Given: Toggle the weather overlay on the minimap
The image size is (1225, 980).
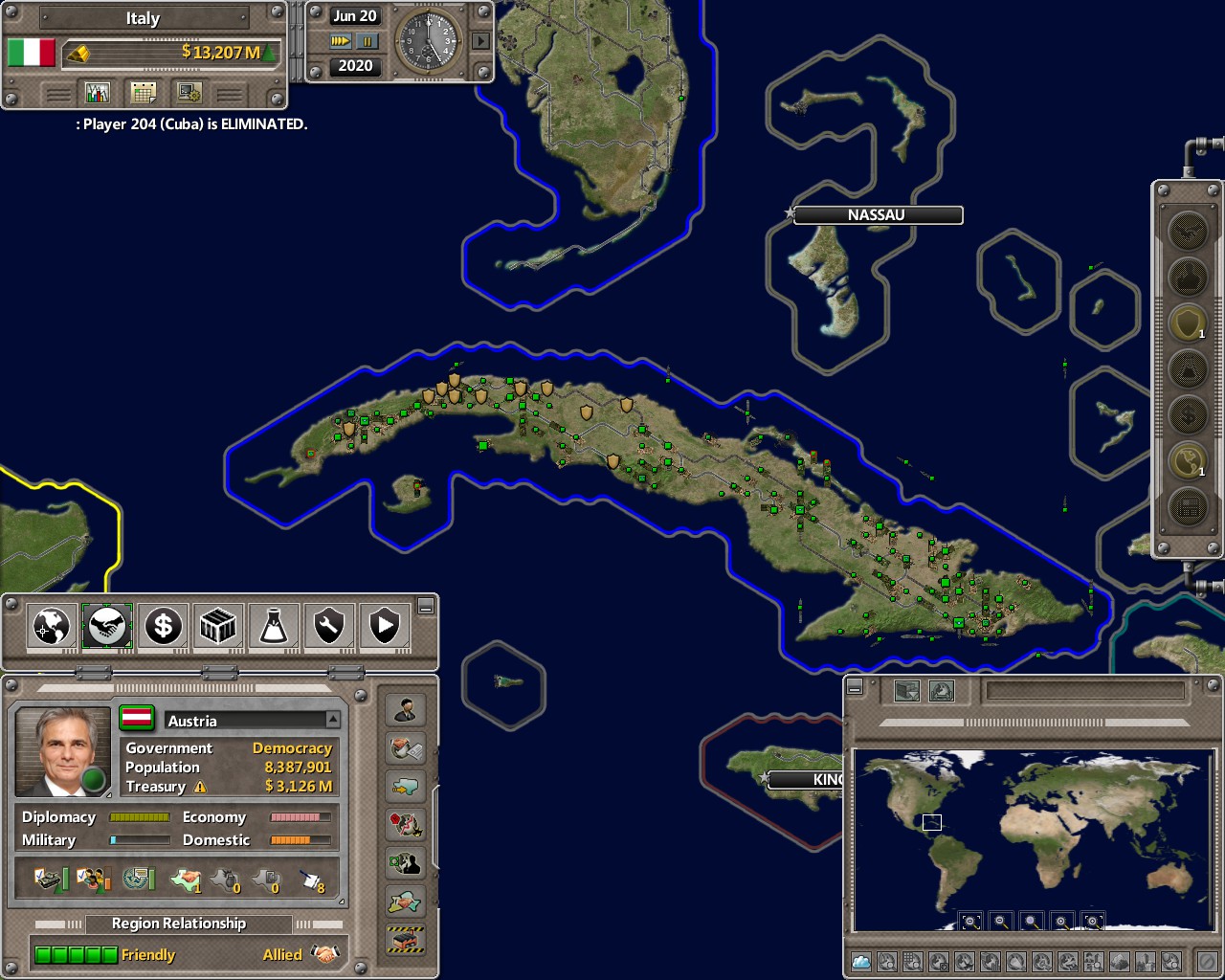Looking at the screenshot, I should 859,962.
